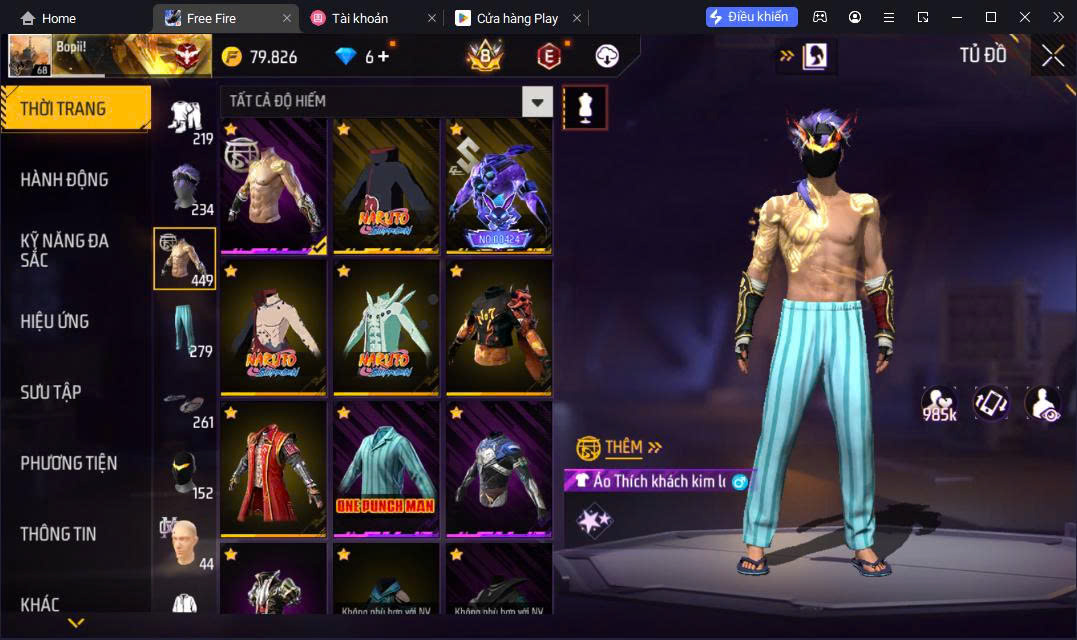Image resolution: width=1077 pixels, height=640 pixels.
Task: Open the SƯU TẬP section
Action: coord(50,392)
